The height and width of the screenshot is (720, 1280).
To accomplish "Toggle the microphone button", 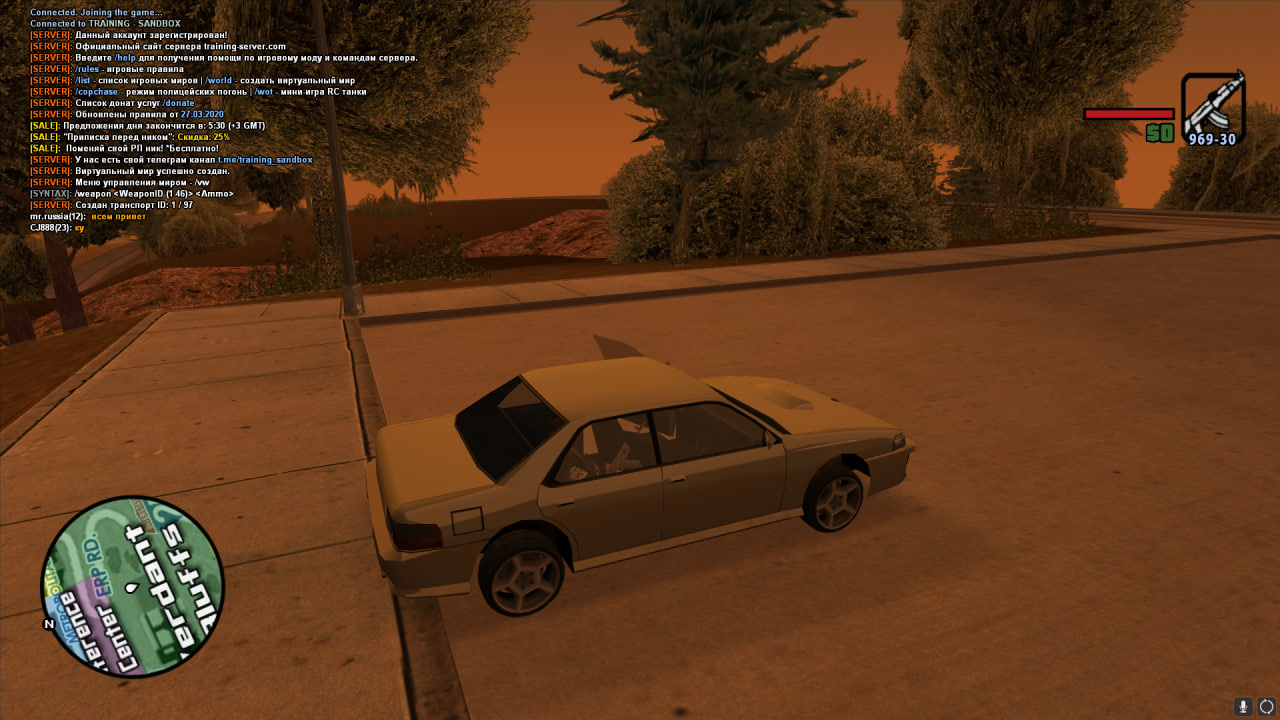I will [x=1243, y=706].
